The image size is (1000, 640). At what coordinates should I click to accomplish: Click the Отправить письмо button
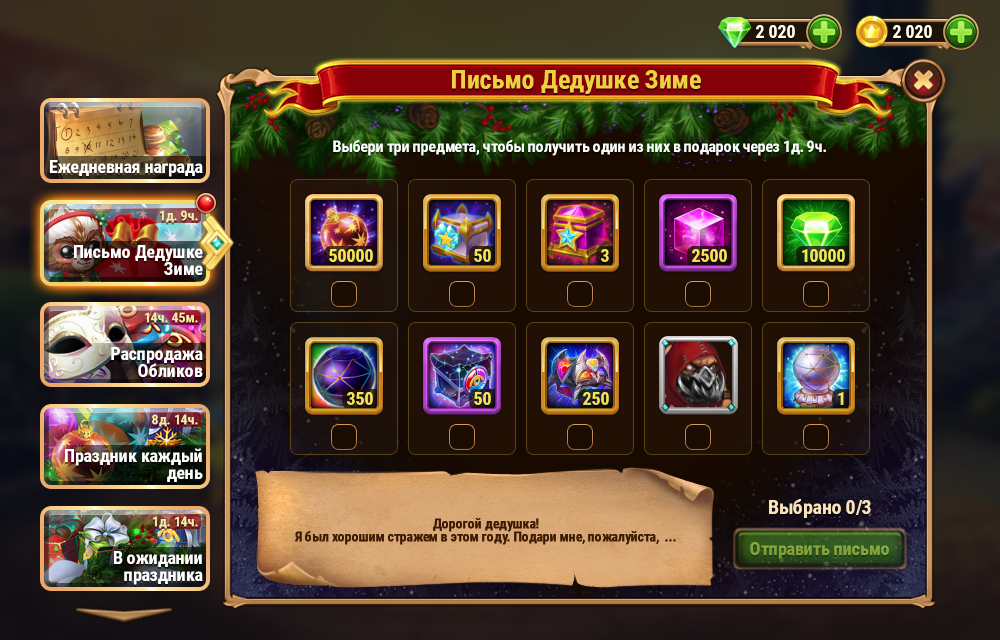[819, 549]
